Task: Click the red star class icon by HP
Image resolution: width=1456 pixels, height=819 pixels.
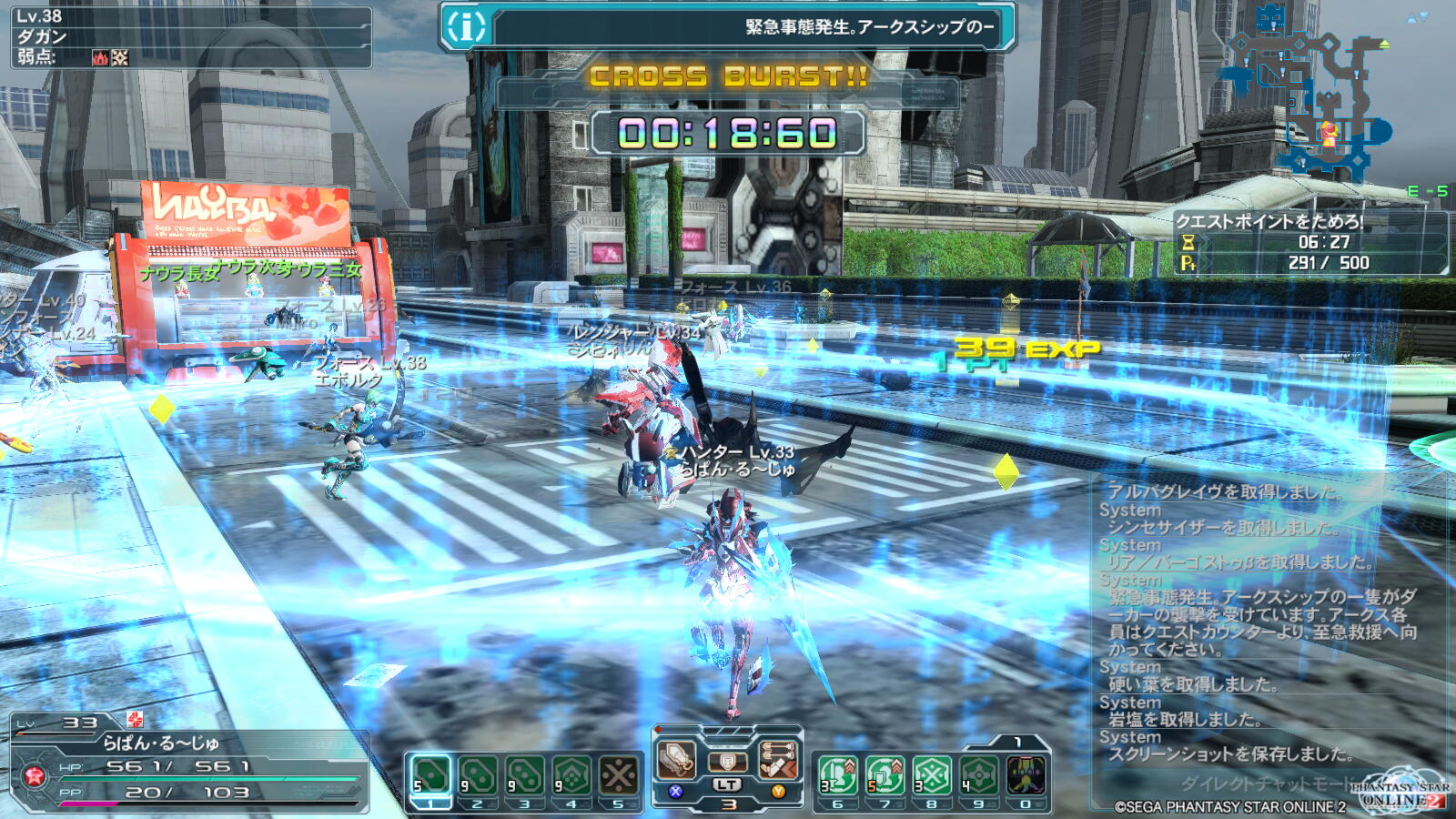Action: point(35,776)
